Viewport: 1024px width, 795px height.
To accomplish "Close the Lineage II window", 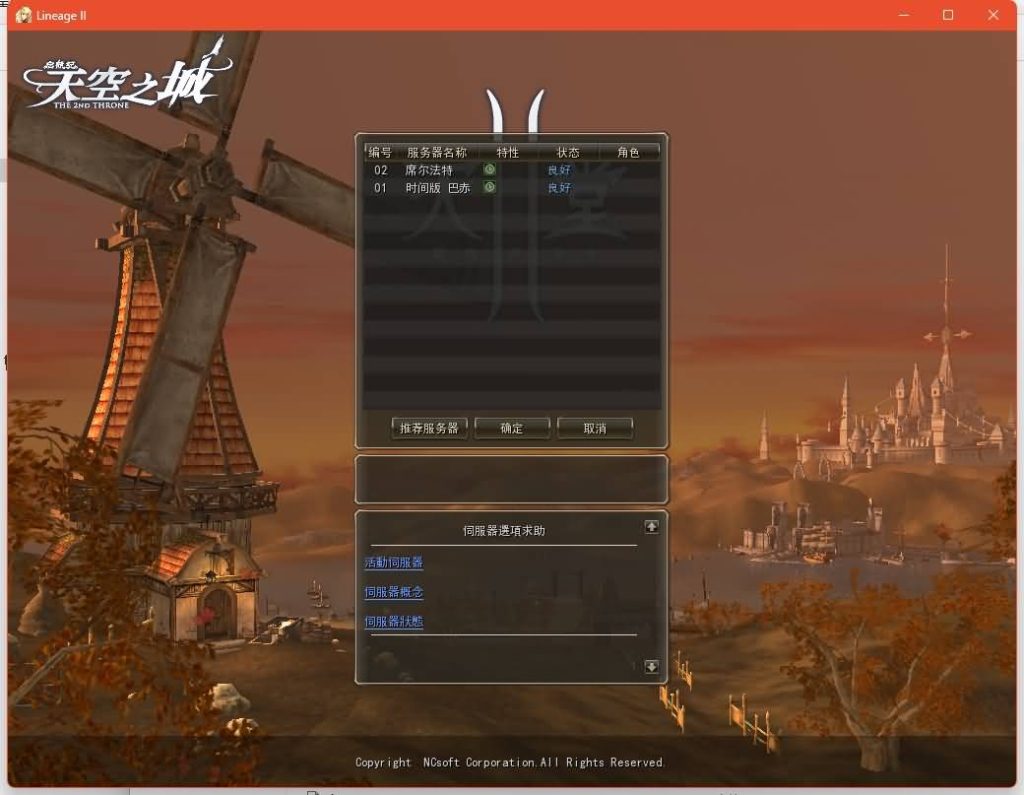I will tap(993, 15).
